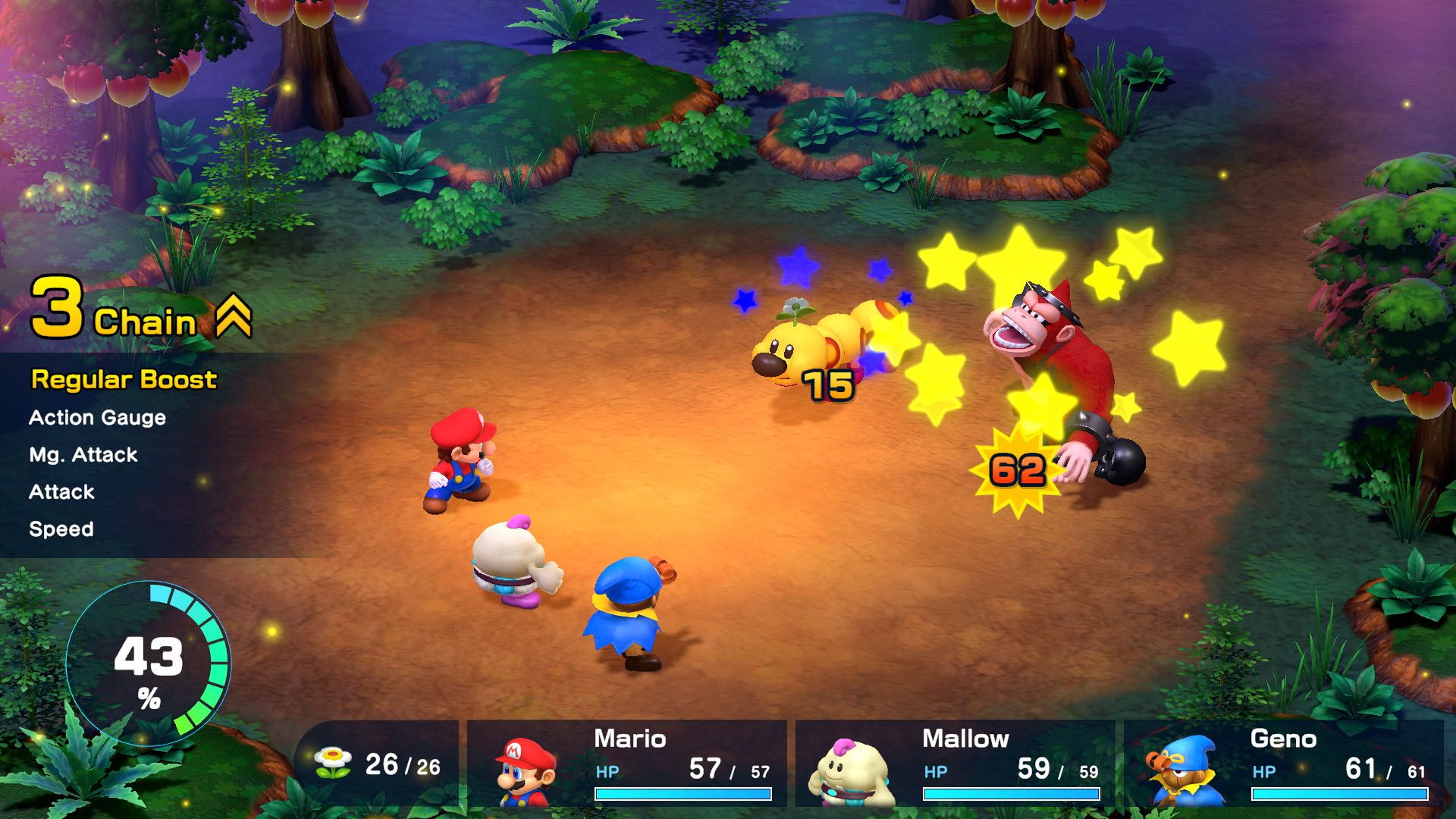Screen dimensions: 1456x819
Task: Expand the Action Gauge entry
Action: pos(96,417)
